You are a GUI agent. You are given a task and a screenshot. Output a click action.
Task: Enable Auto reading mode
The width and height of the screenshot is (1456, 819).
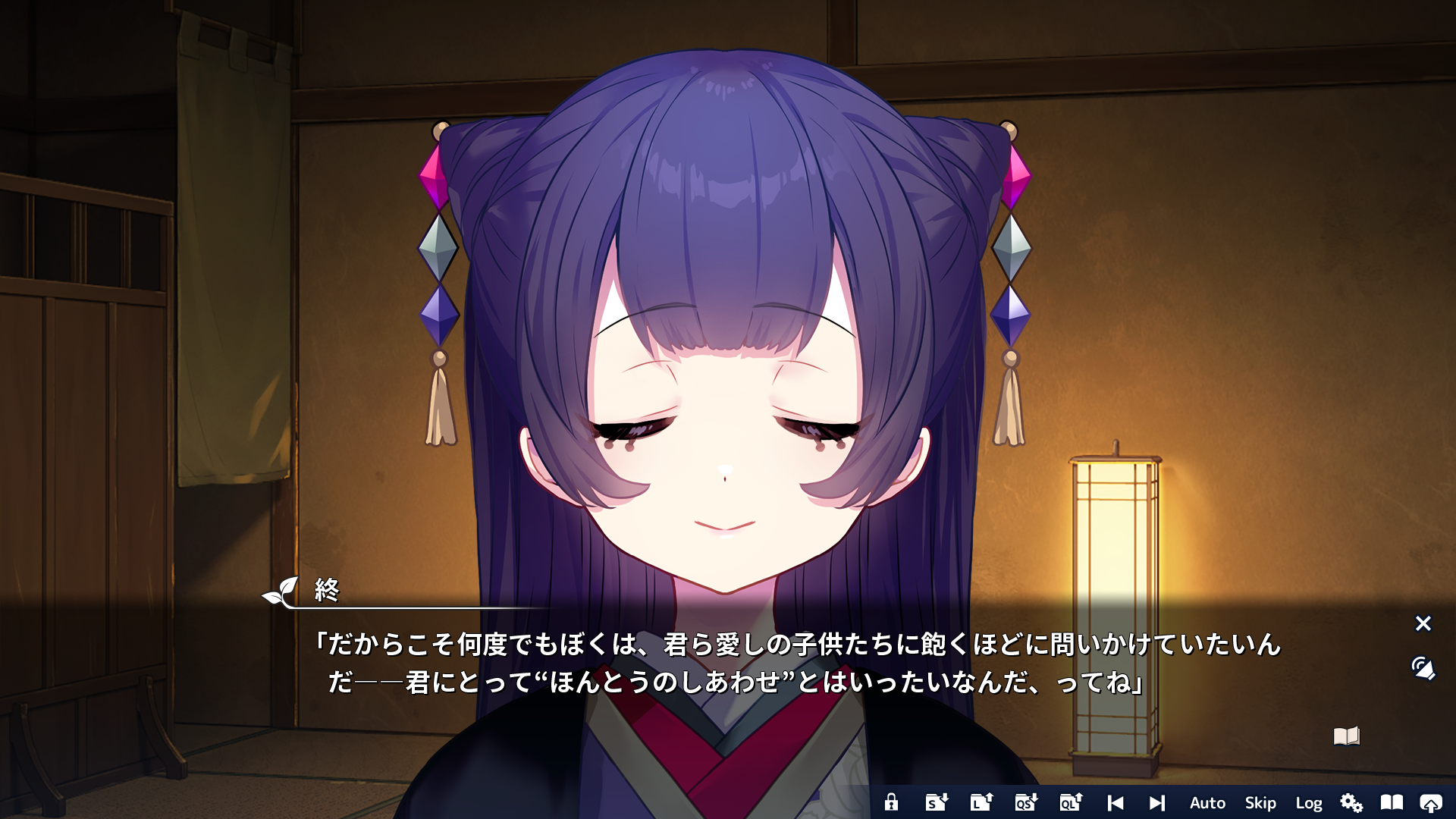coord(1207,802)
